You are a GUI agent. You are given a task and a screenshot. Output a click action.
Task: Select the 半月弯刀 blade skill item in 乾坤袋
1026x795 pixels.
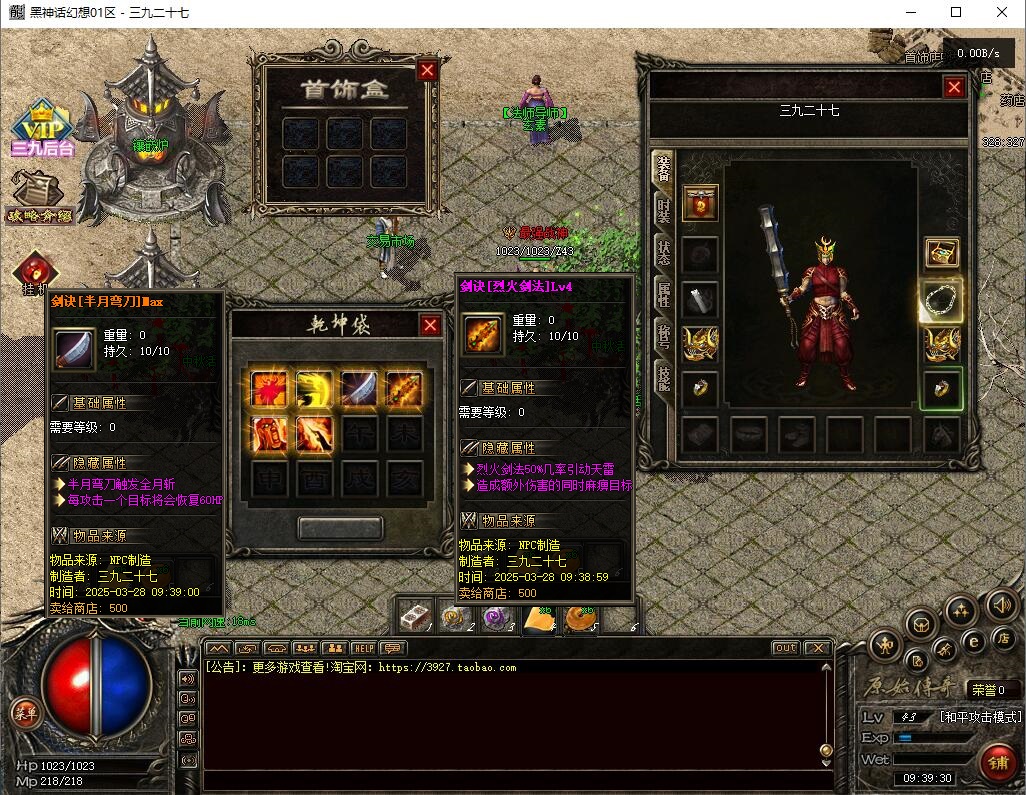[359, 387]
